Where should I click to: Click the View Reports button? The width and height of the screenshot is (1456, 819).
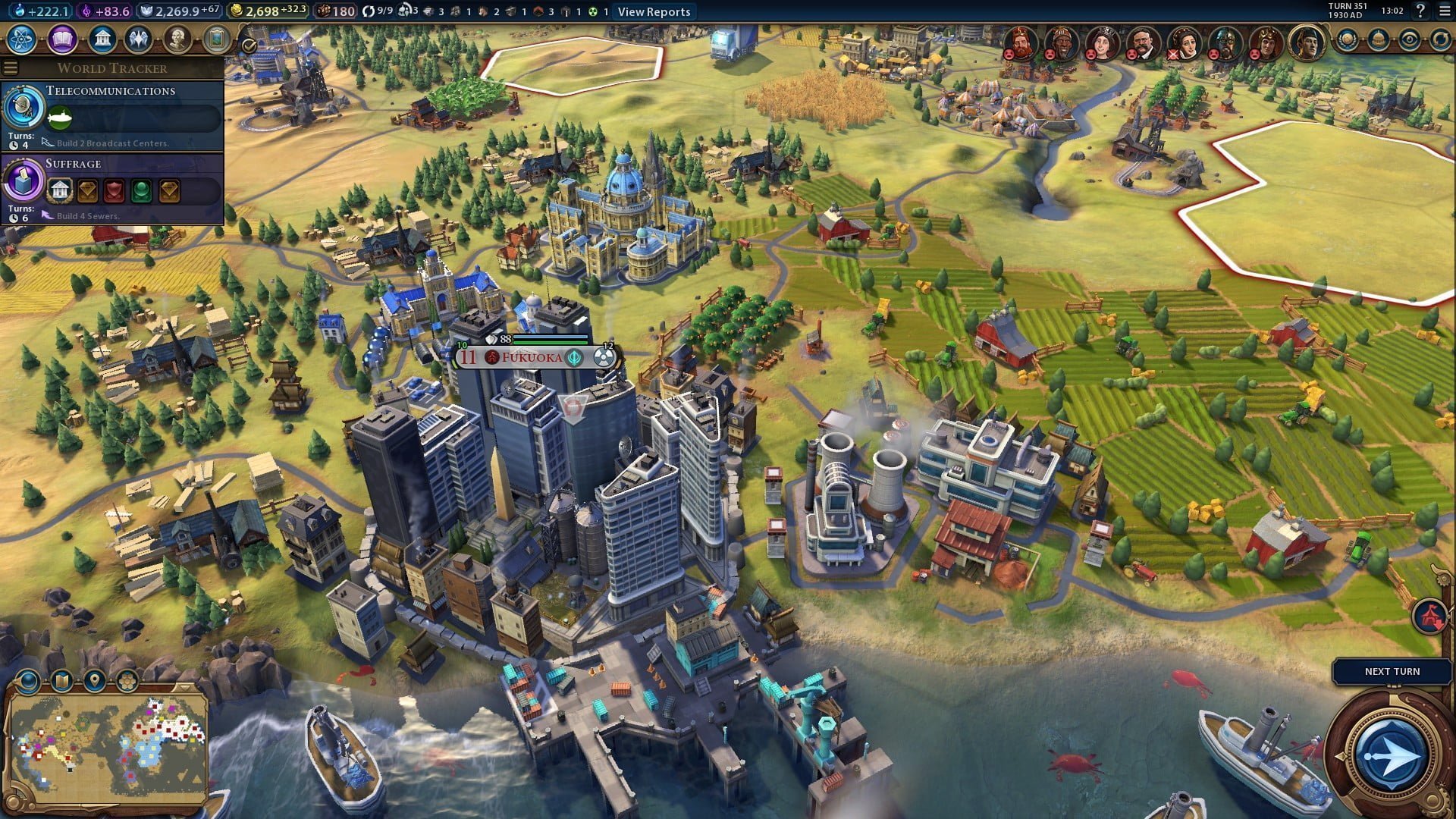pos(654,11)
